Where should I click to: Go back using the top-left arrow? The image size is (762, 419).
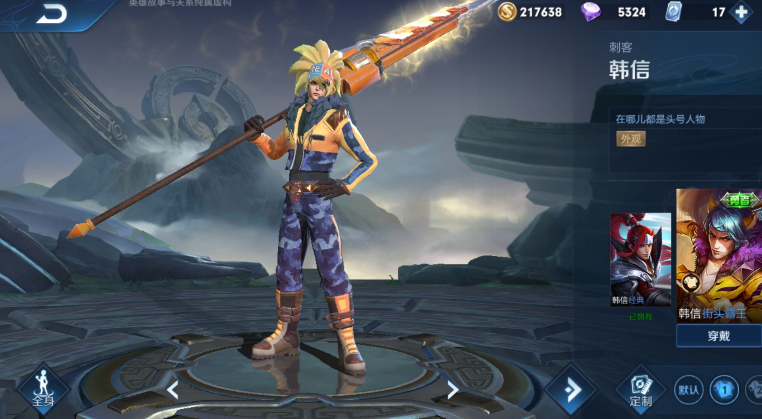click(50, 13)
